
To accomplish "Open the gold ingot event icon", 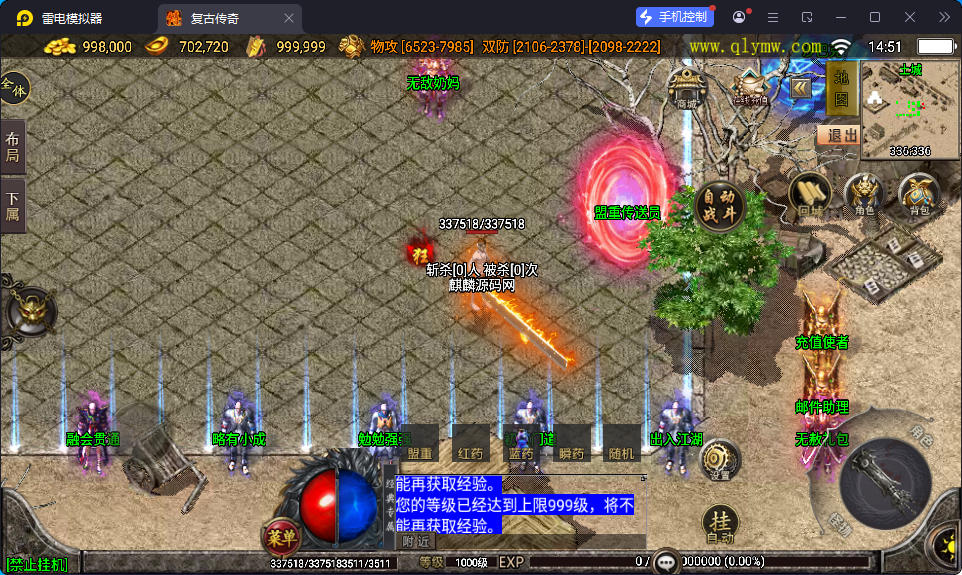I will (x=750, y=87).
